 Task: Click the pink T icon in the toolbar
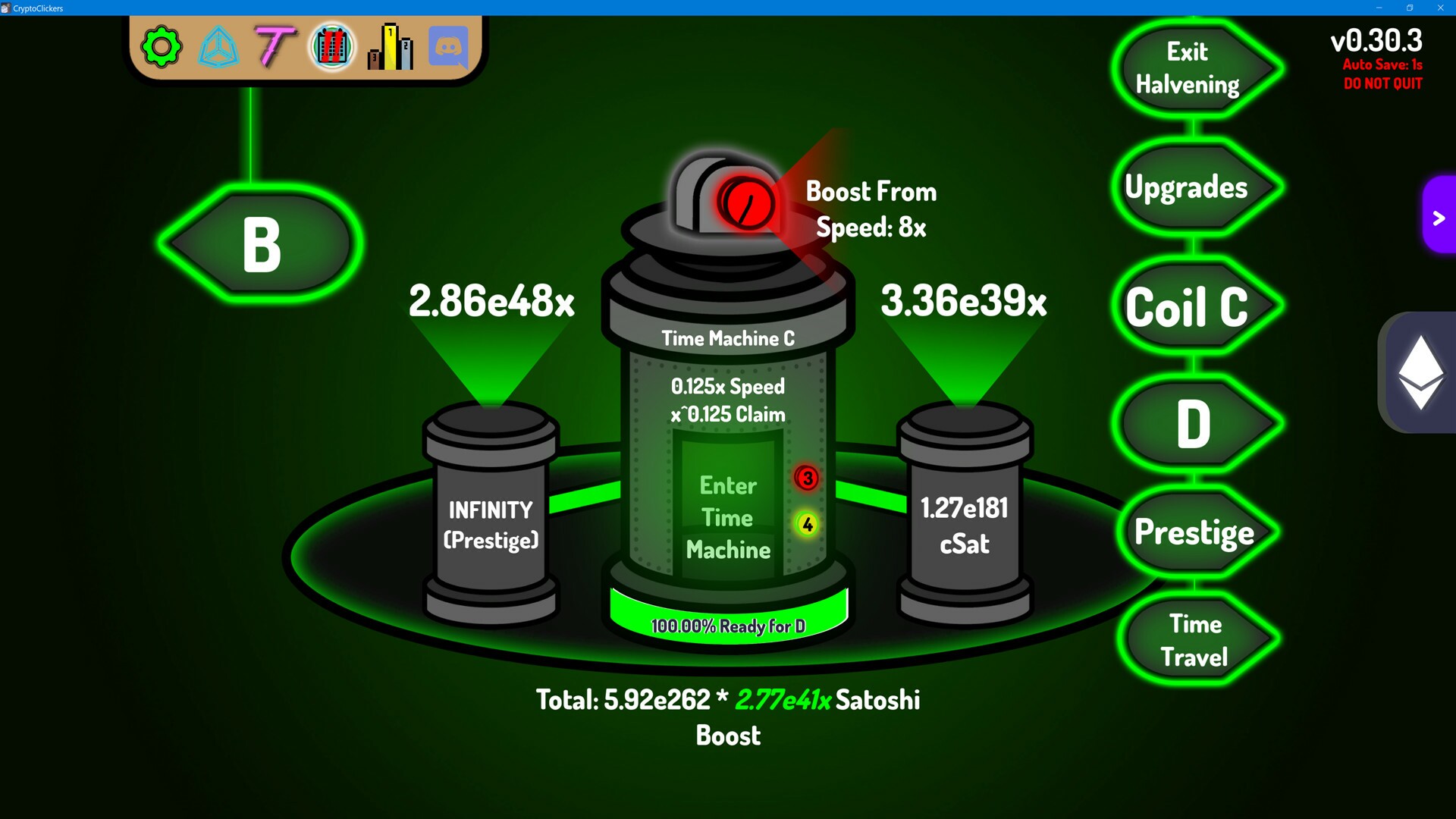[x=275, y=47]
